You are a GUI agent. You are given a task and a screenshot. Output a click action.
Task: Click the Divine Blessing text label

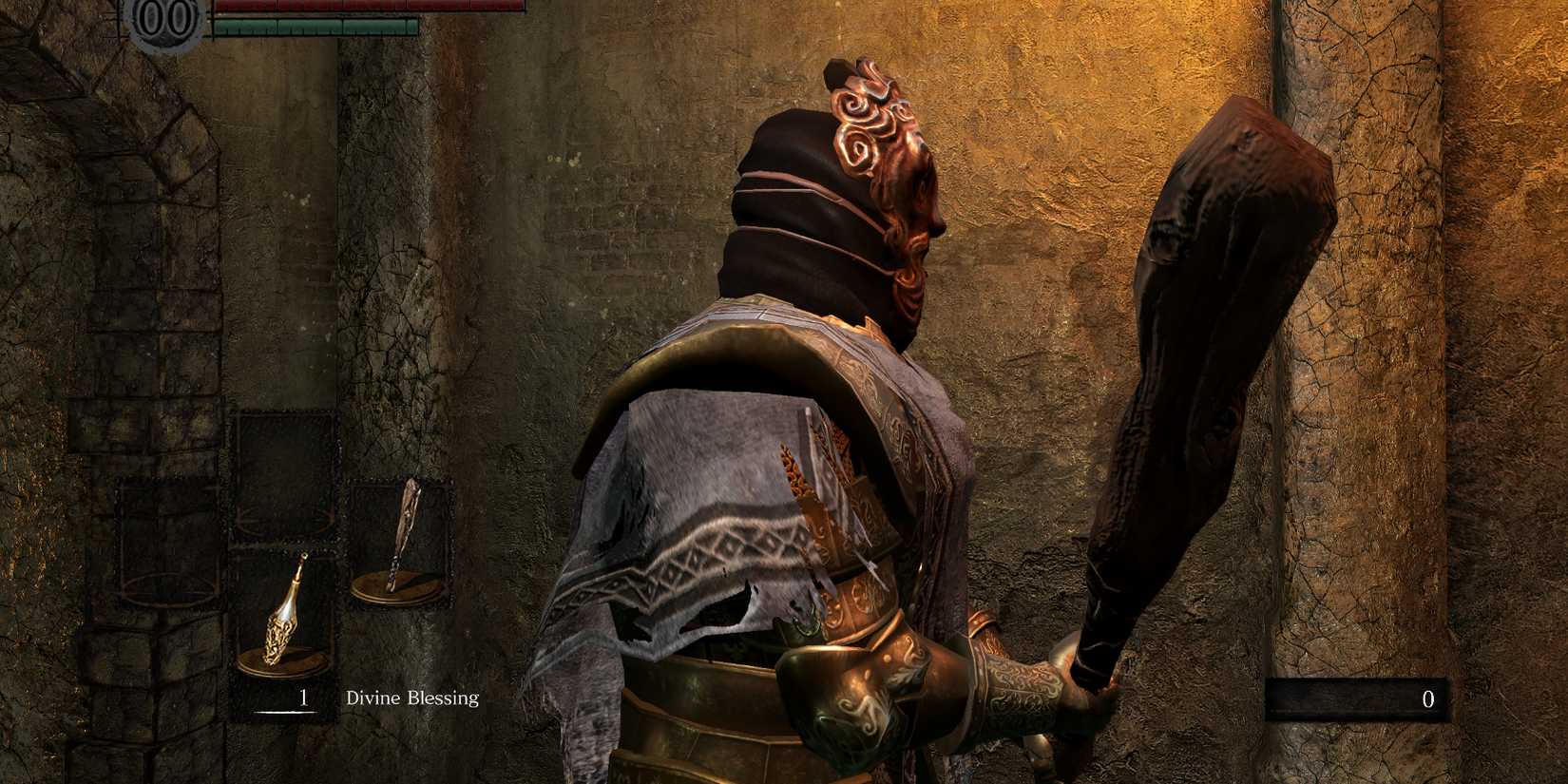[411, 698]
